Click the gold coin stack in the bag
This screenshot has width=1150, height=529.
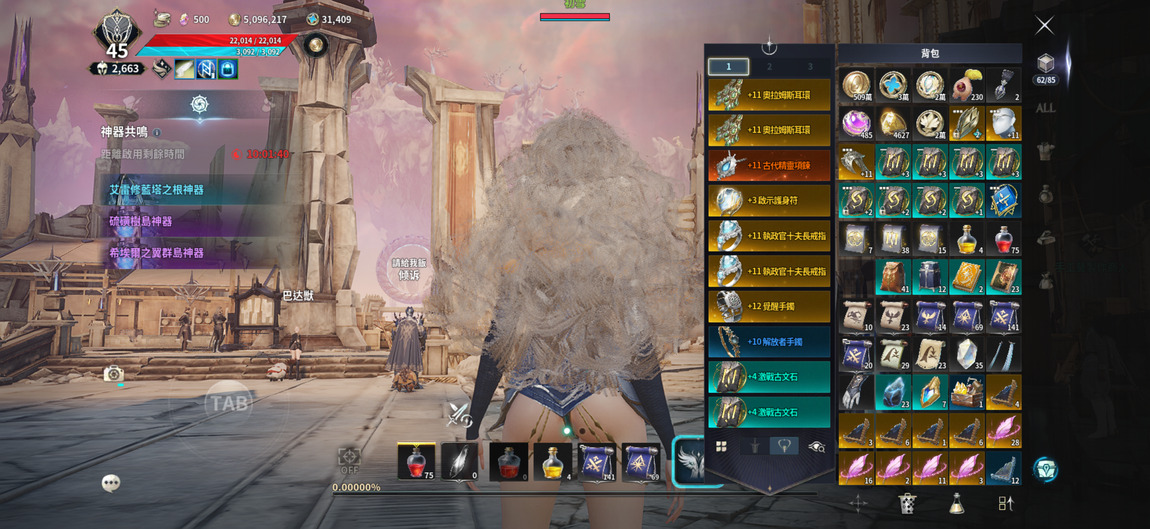click(x=856, y=87)
